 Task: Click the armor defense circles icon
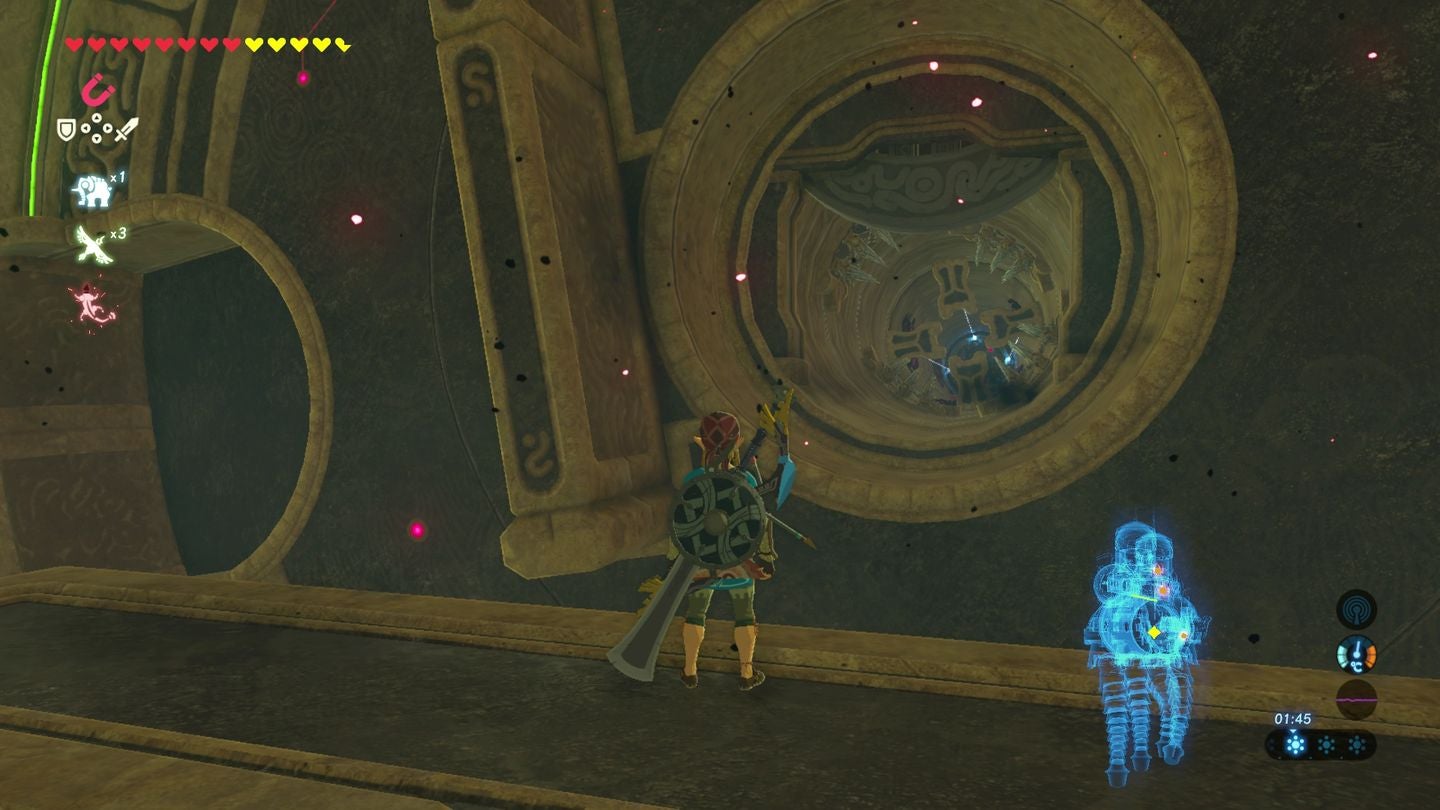[x=95, y=128]
